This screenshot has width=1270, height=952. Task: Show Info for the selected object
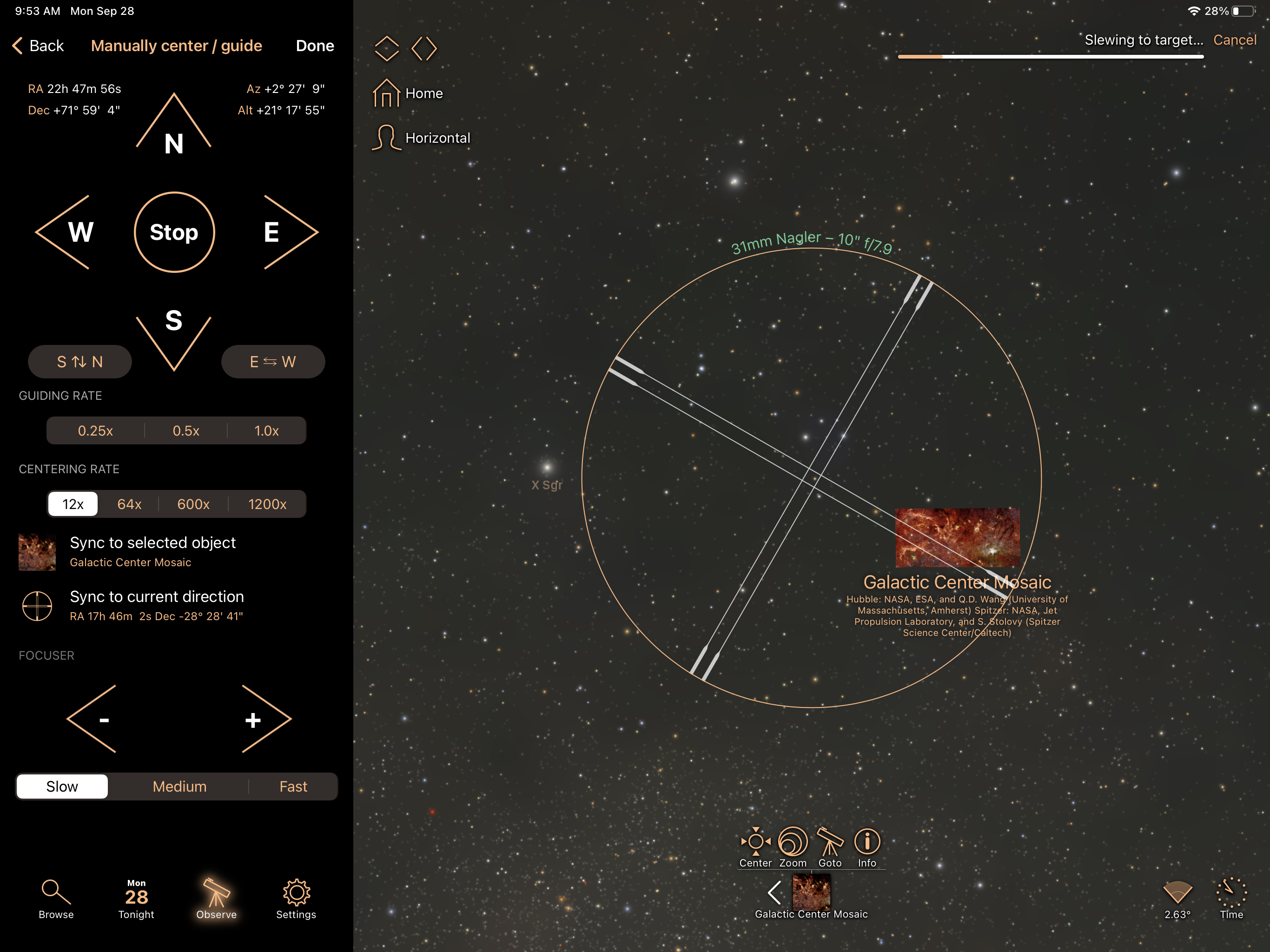point(867,847)
